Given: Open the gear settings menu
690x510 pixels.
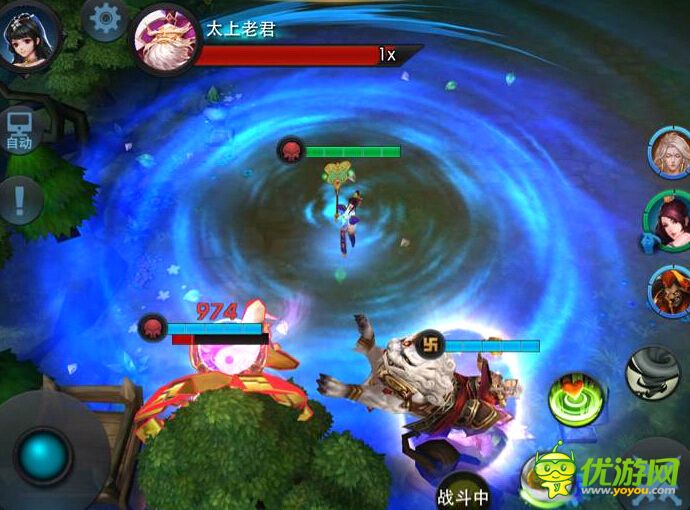Looking at the screenshot, I should pos(105,18).
